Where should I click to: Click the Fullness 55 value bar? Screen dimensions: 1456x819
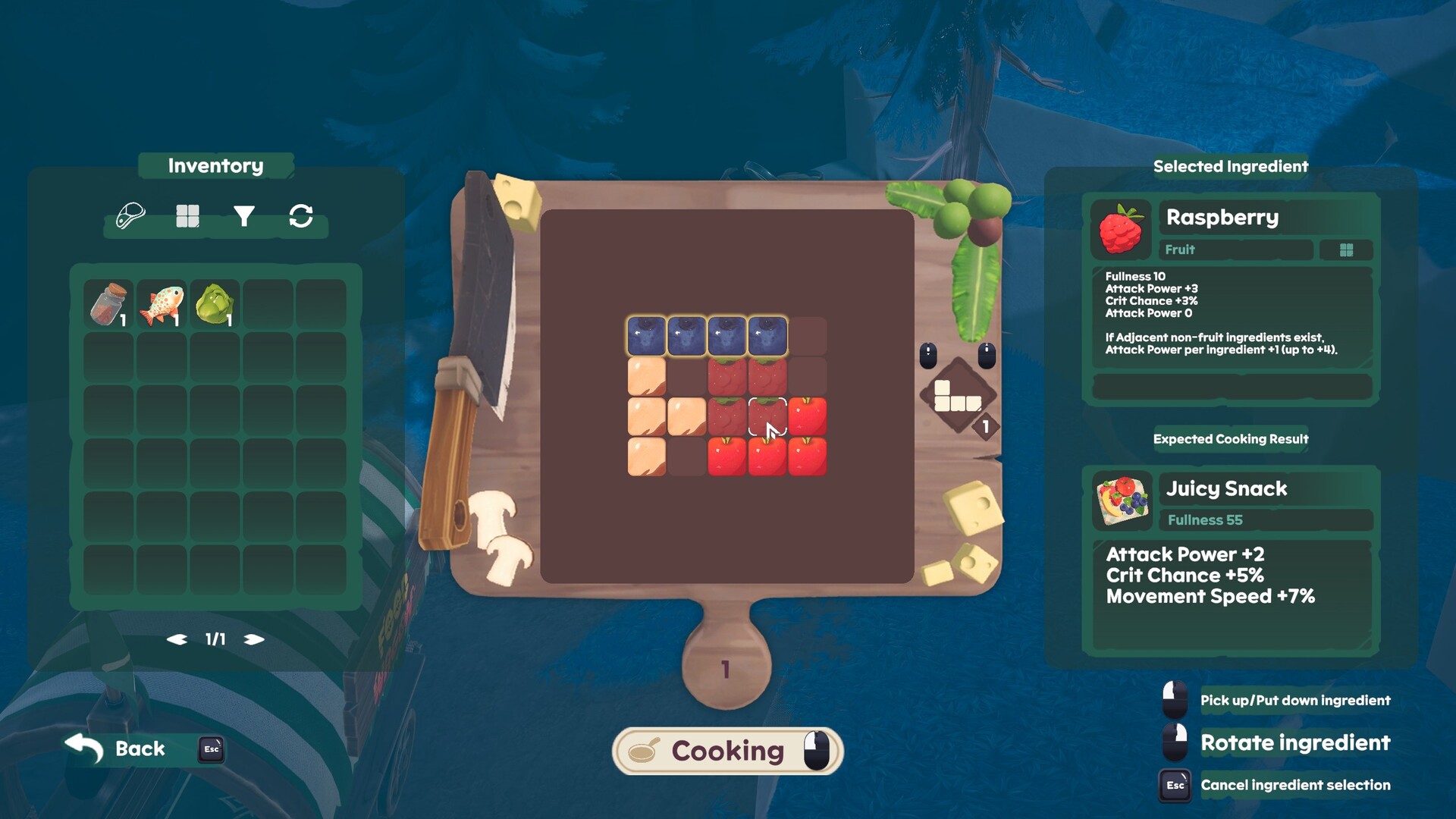click(x=1265, y=520)
